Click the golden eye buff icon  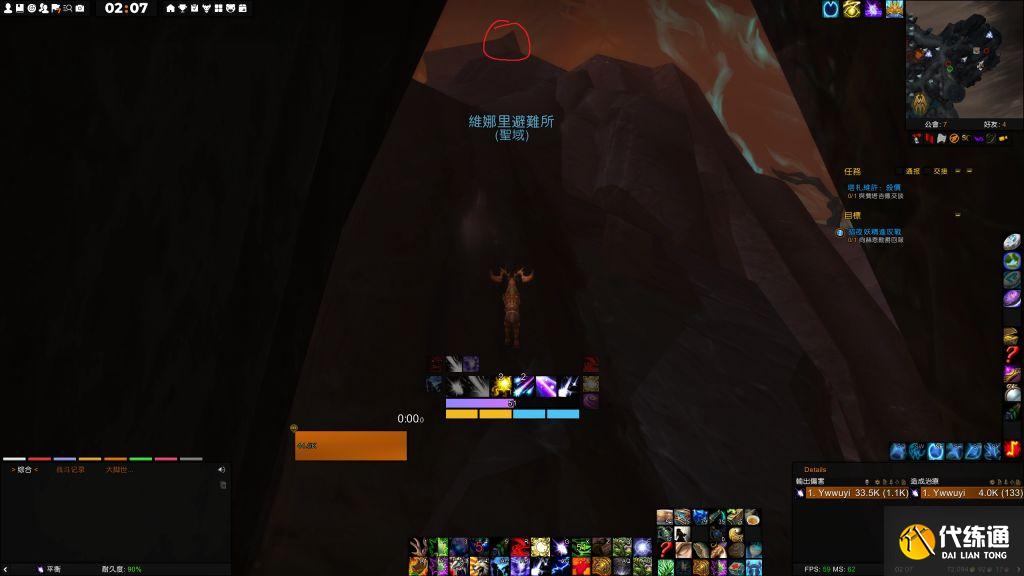852,9
